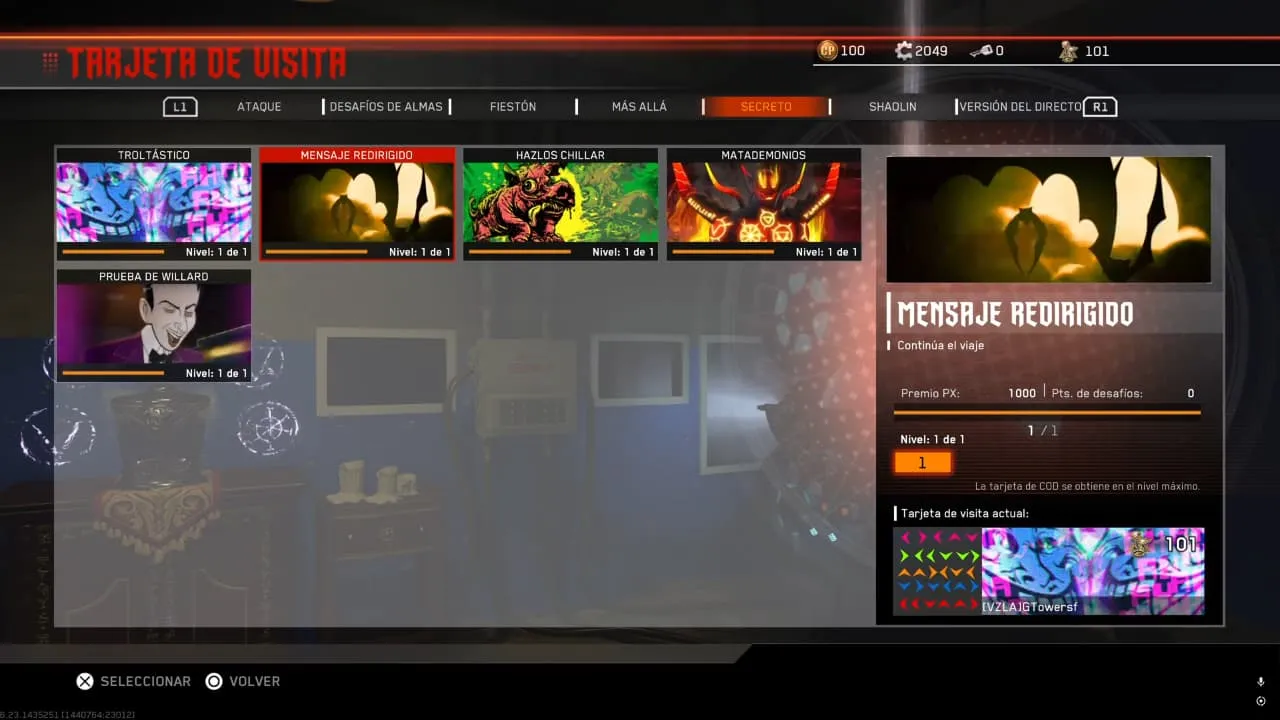The height and width of the screenshot is (720, 1280).
Task: Select the Fiestón category tab
Action: coord(513,107)
